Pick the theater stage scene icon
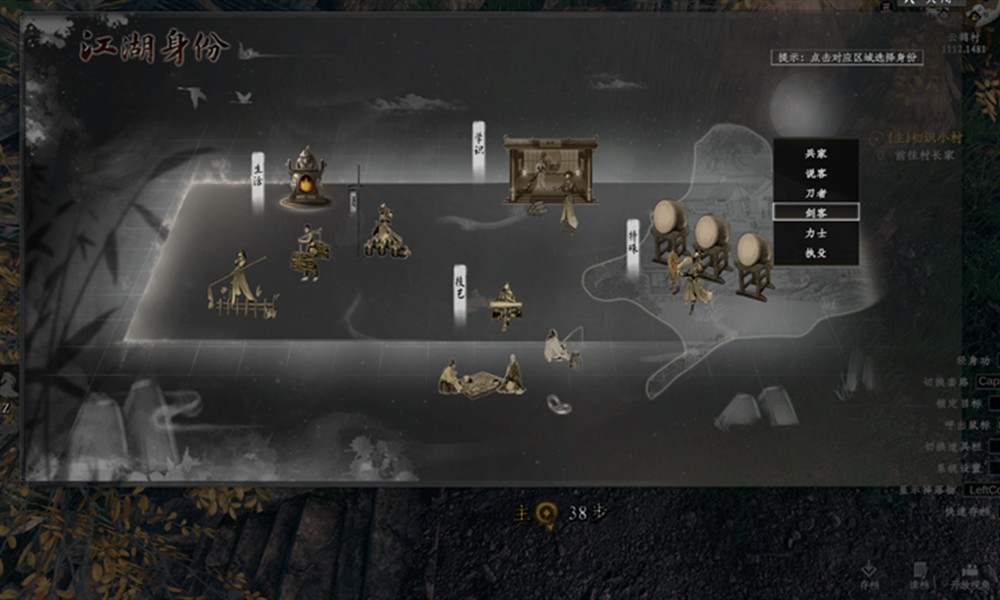 click(549, 171)
